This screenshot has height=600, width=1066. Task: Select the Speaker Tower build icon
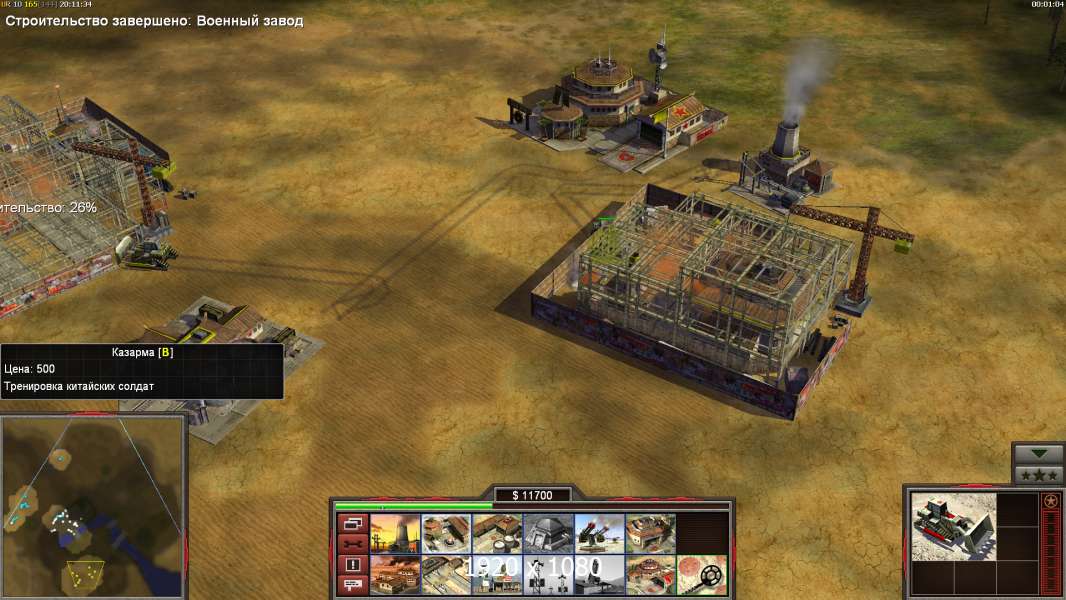548,574
